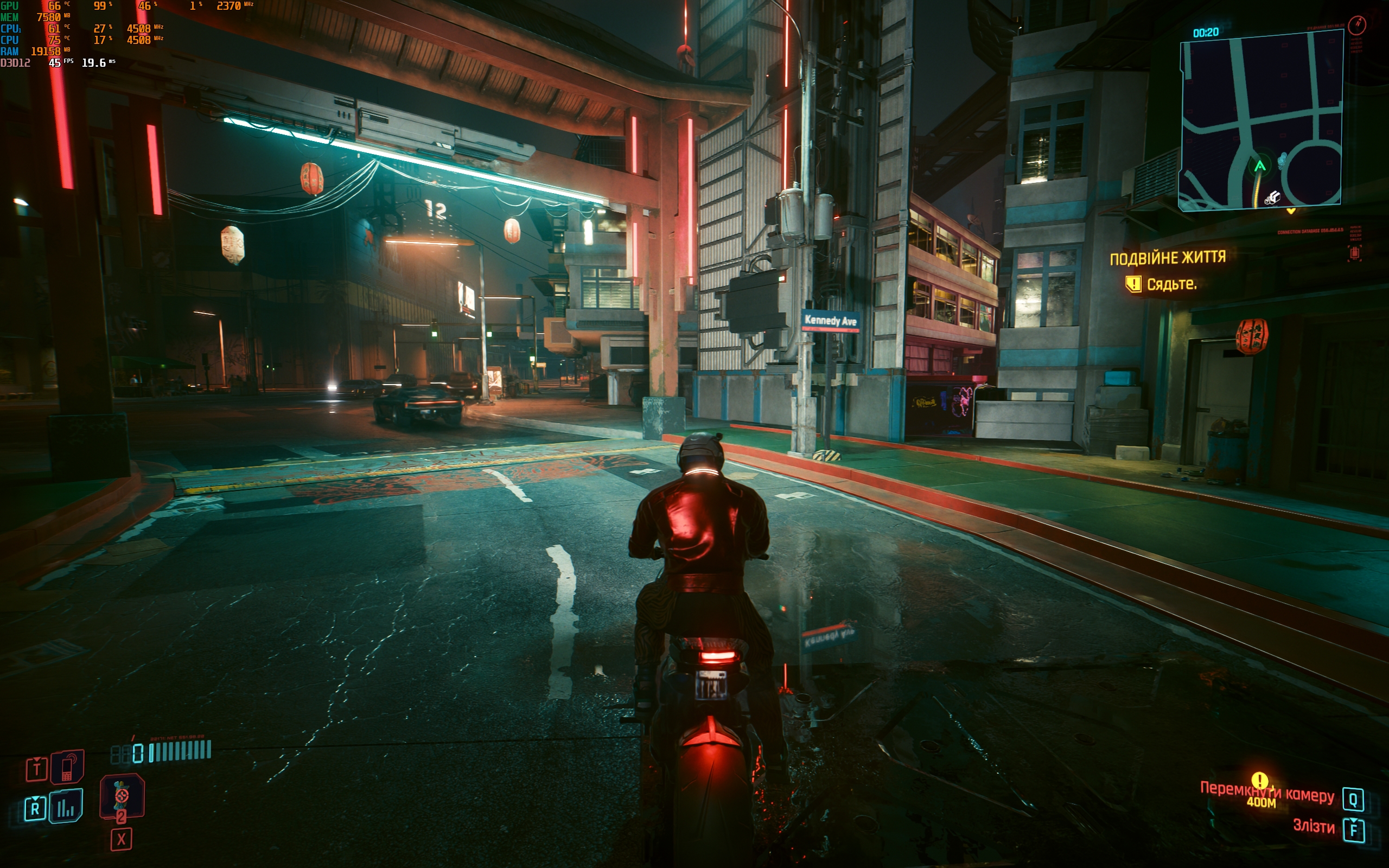The width and height of the screenshot is (1389, 868).
Task: Click the red compass icon beside the minimap
Action: click(1358, 24)
